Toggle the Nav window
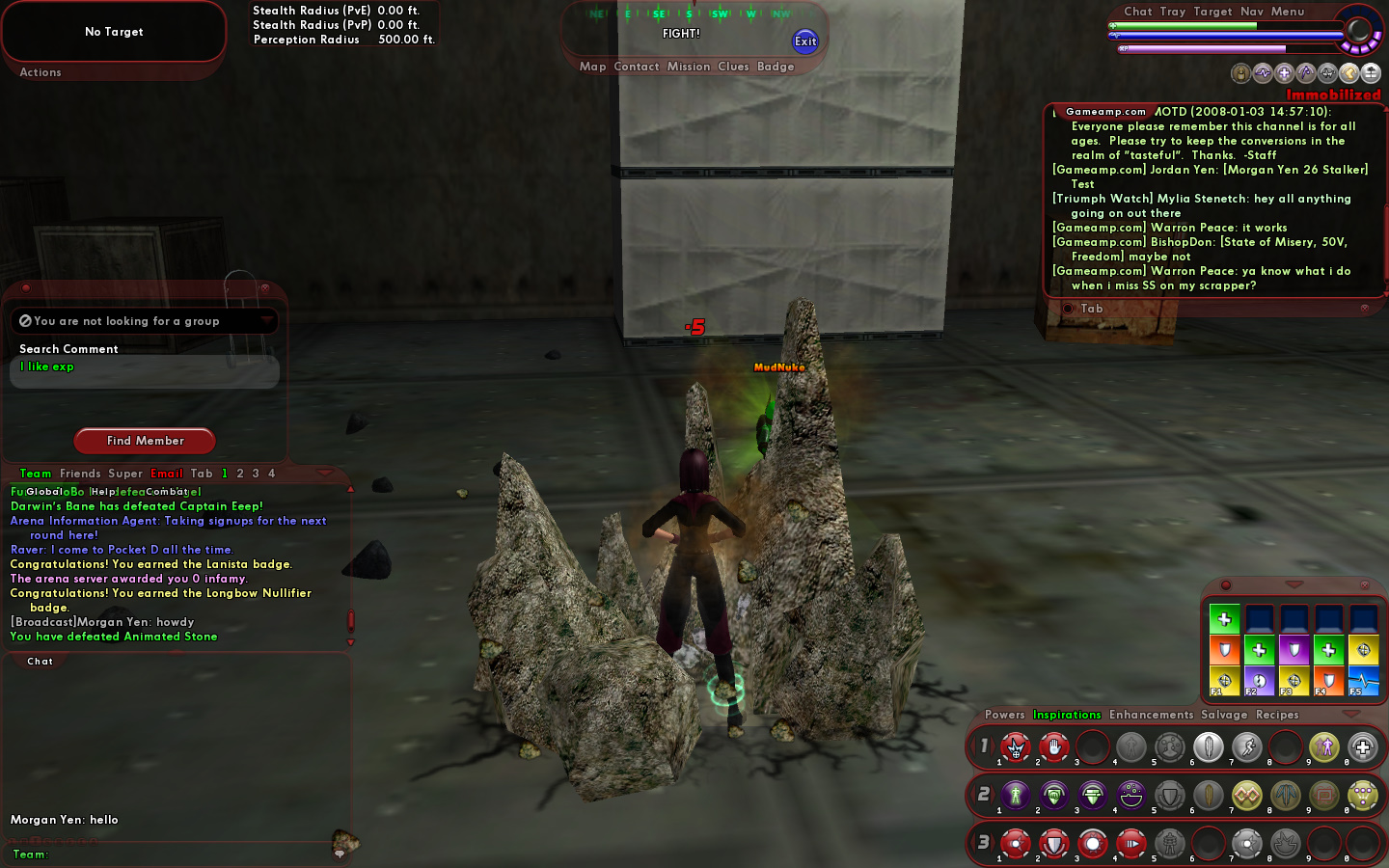Viewport: 1389px width, 868px height. click(1251, 12)
